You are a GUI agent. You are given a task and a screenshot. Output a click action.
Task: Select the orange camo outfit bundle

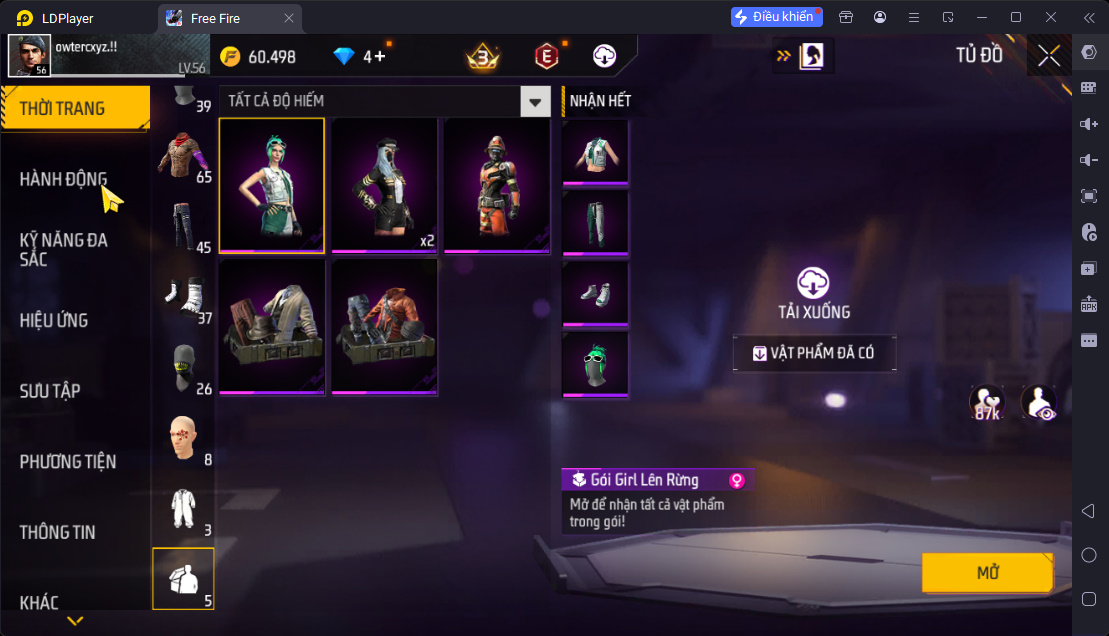tap(496, 186)
